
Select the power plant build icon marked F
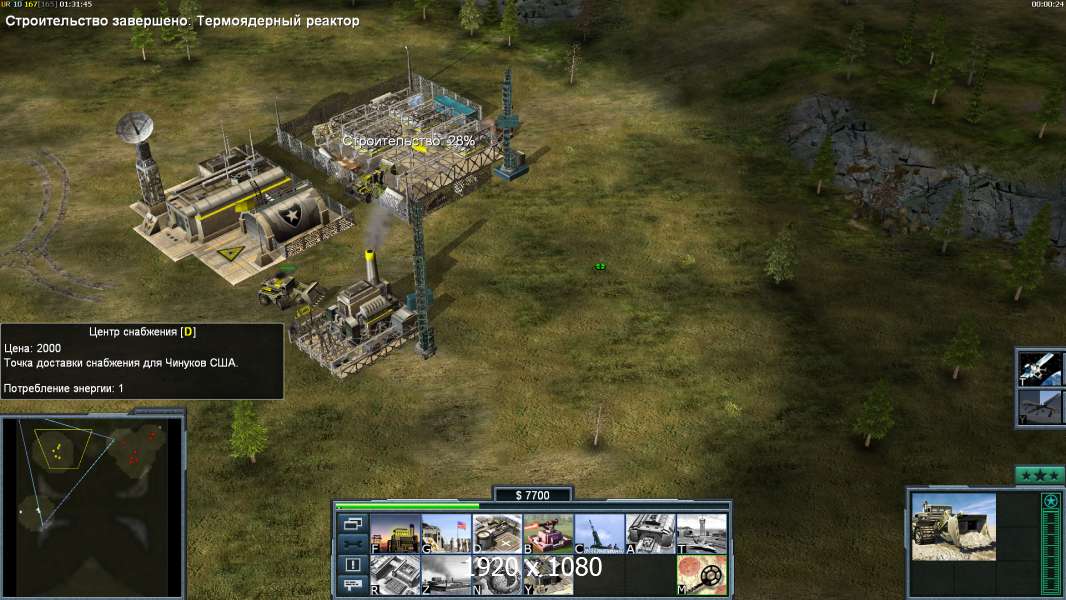(395, 534)
